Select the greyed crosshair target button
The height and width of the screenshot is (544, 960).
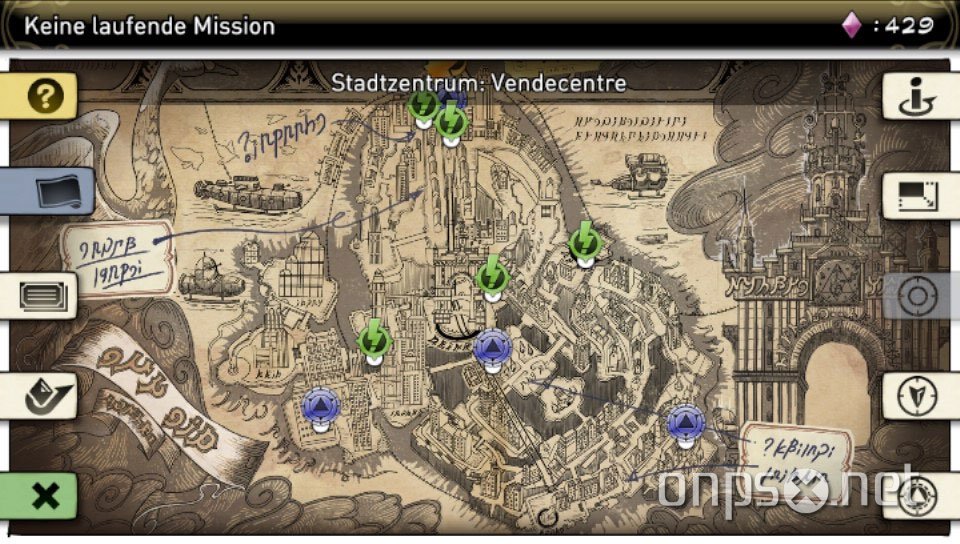point(915,296)
